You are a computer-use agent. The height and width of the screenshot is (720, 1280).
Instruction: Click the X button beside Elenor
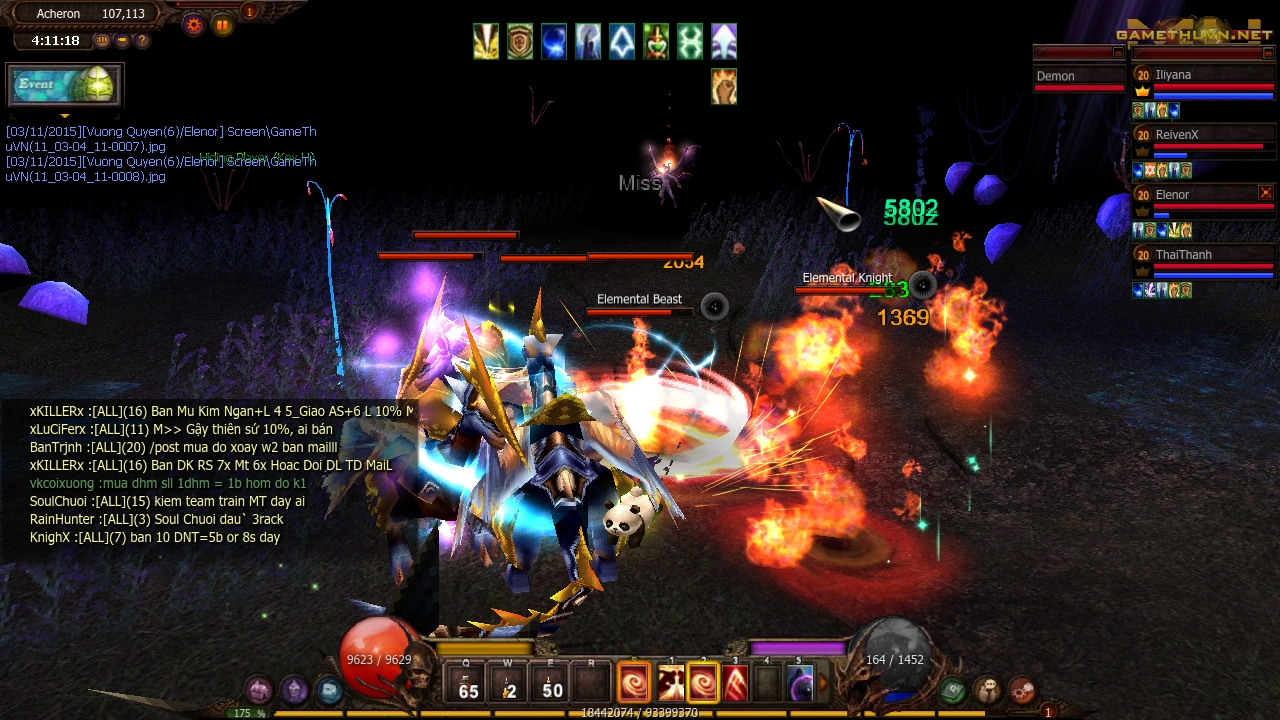click(1265, 193)
